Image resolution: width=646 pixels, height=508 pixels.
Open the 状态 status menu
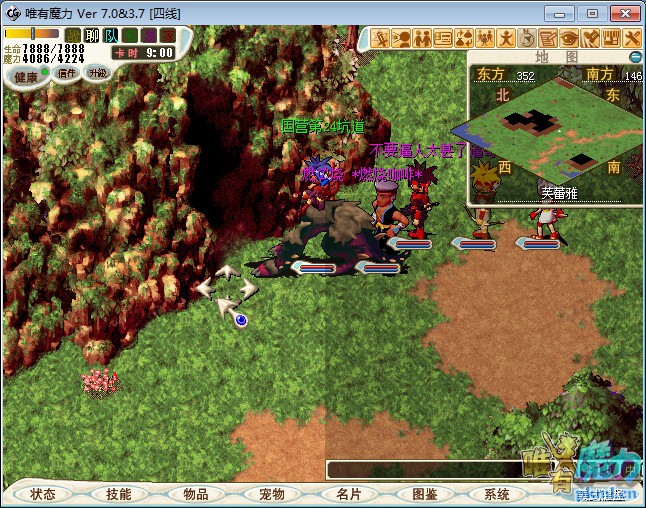[43, 494]
